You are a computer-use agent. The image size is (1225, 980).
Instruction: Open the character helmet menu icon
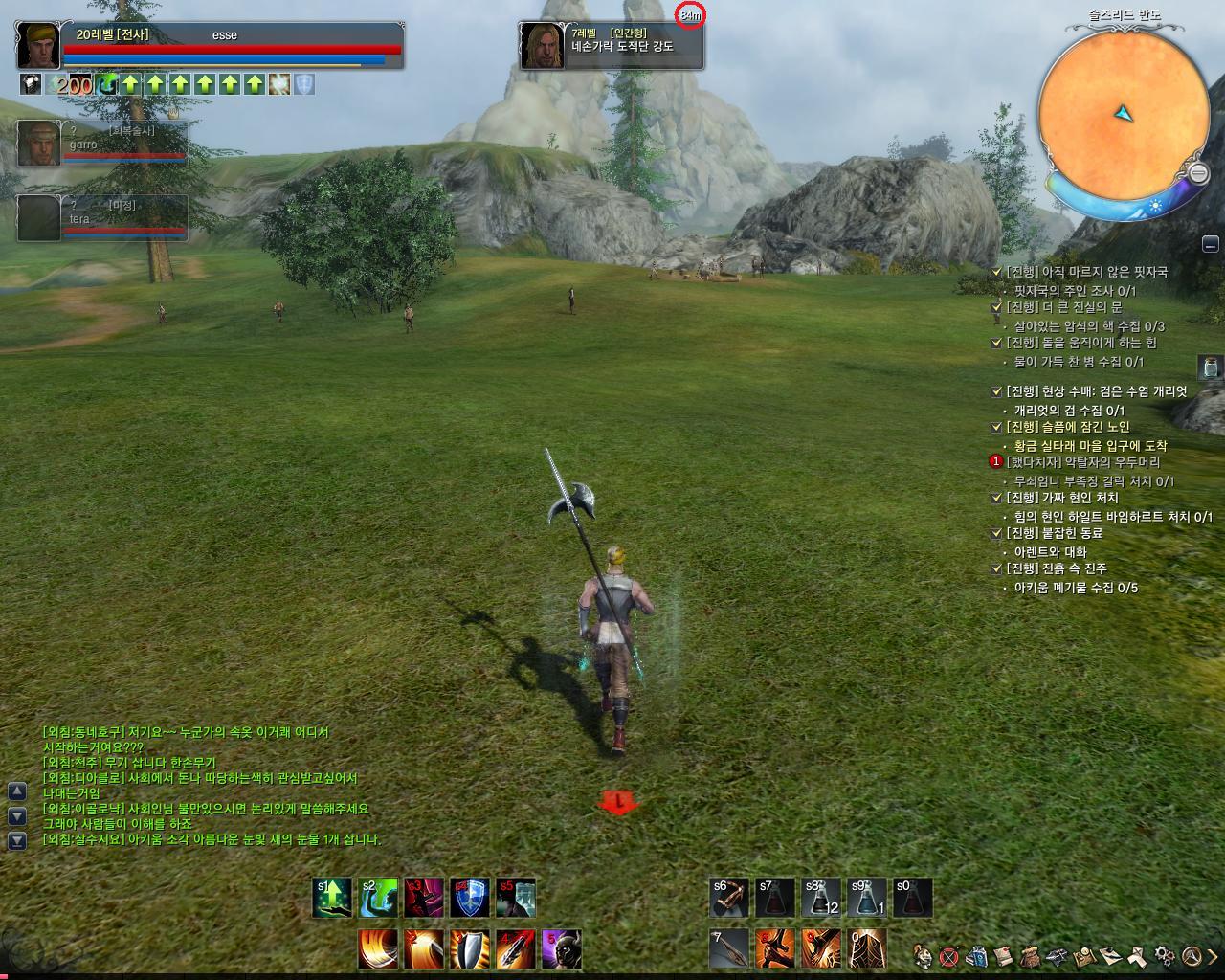pyautogui.click(x=924, y=955)
